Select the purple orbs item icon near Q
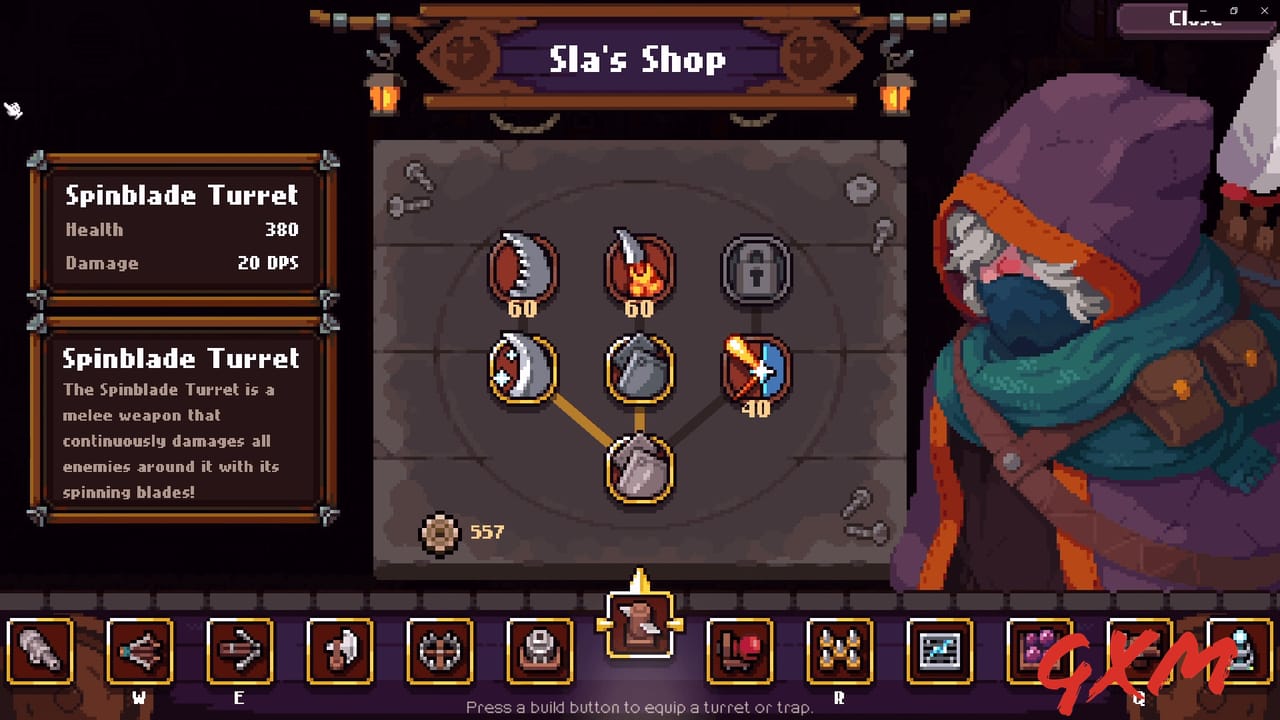 [x=1038, y=652]
